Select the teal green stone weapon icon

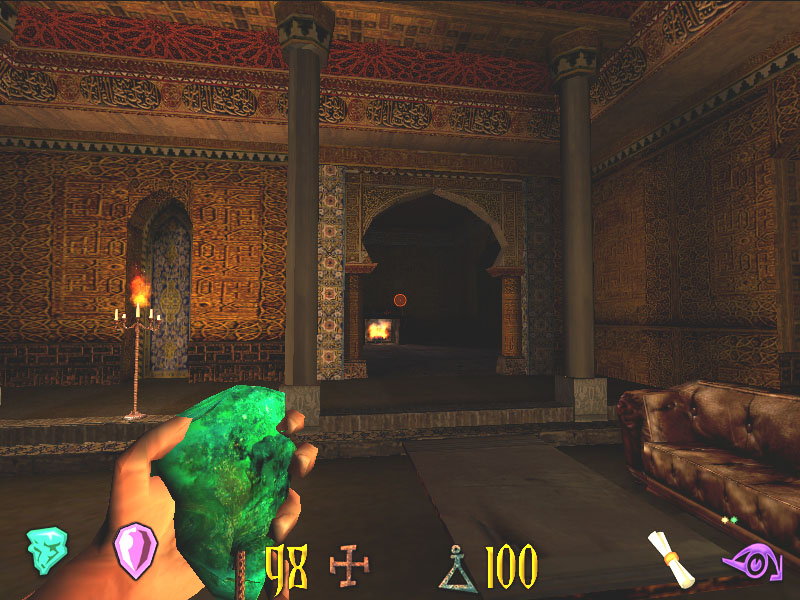click(x=46, y=549)
